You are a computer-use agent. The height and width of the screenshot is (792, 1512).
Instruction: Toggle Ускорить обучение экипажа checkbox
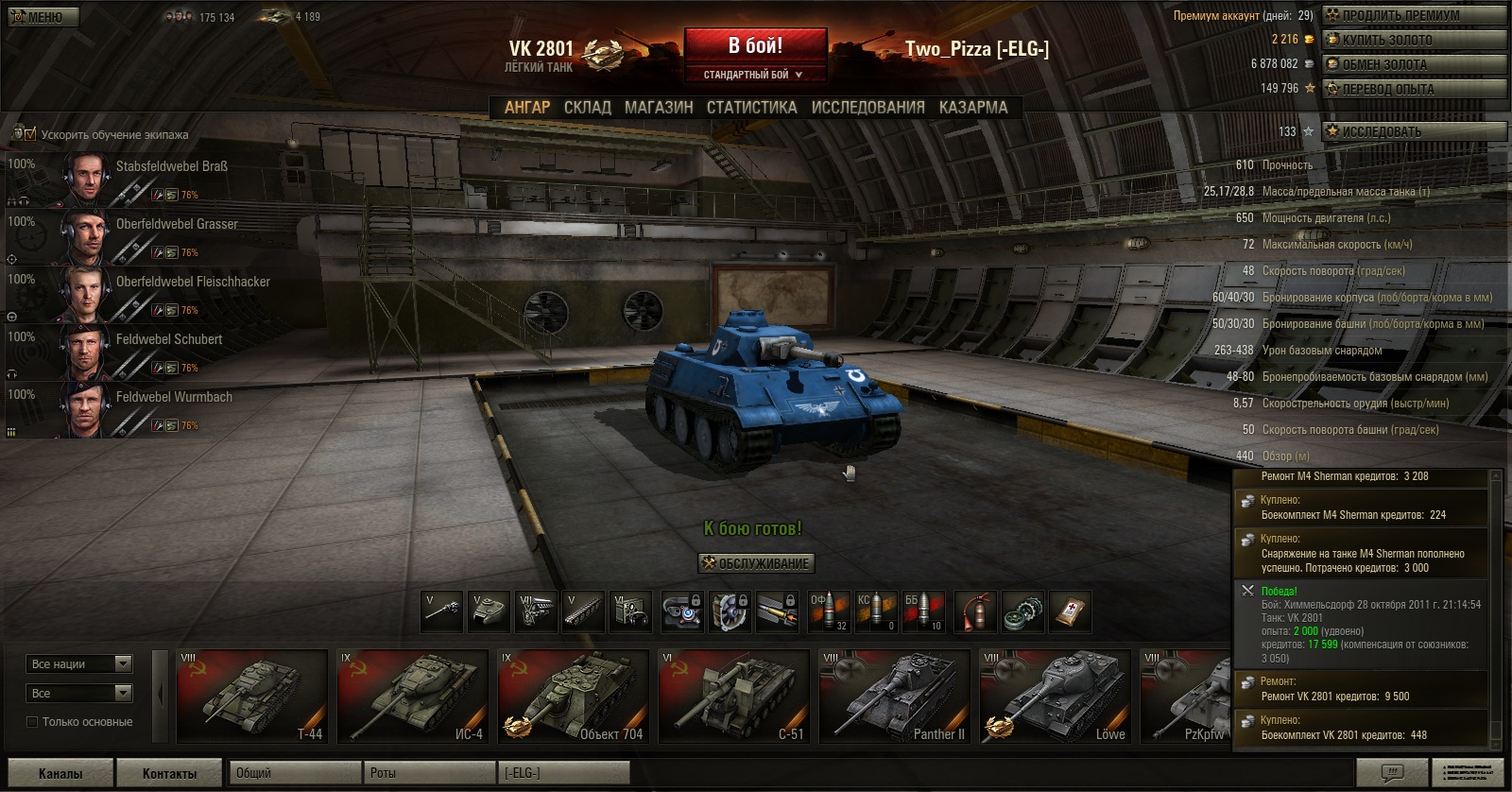point(30,134)
